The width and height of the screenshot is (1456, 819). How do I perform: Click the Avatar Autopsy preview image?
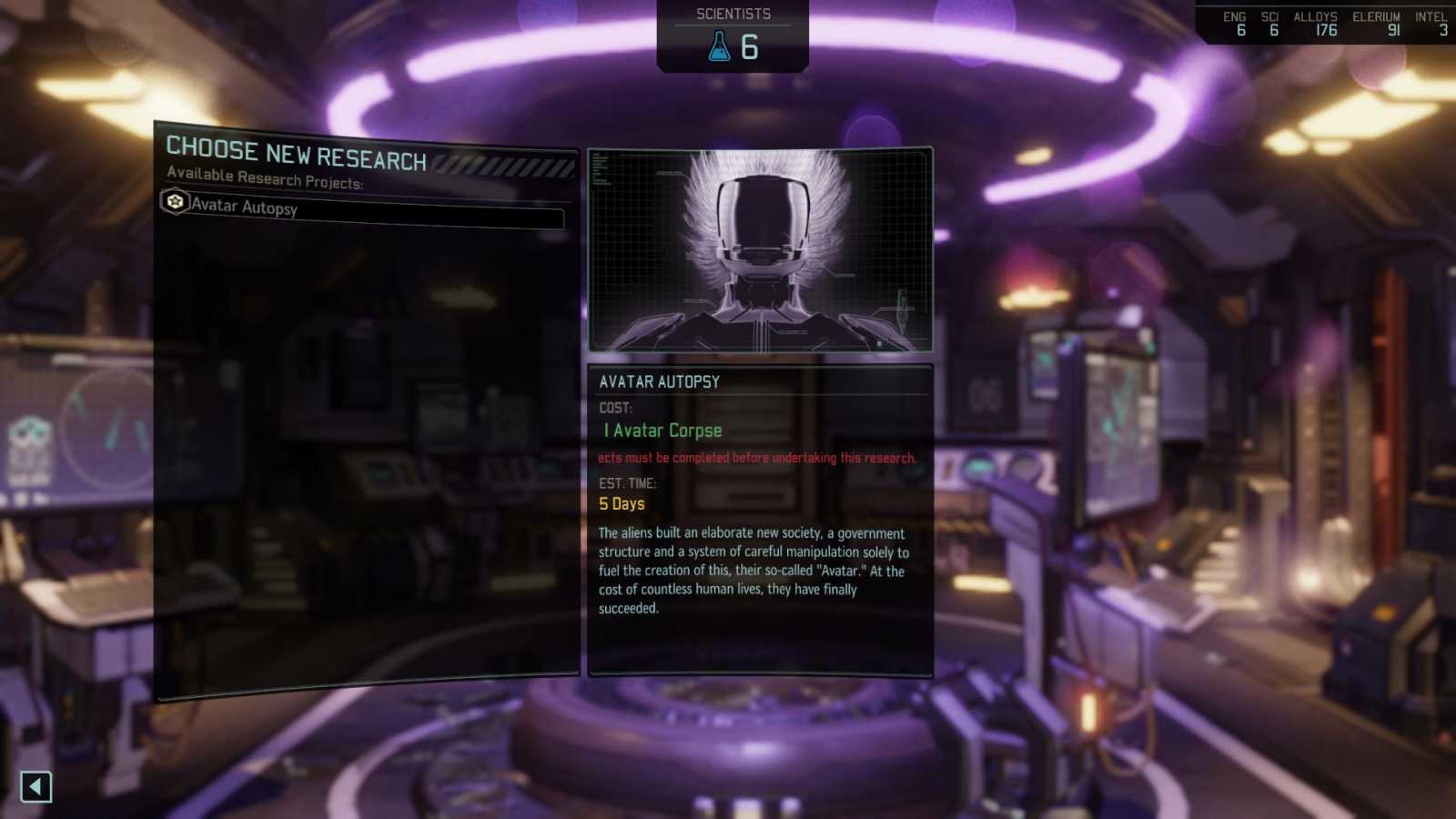coord(760,250)
